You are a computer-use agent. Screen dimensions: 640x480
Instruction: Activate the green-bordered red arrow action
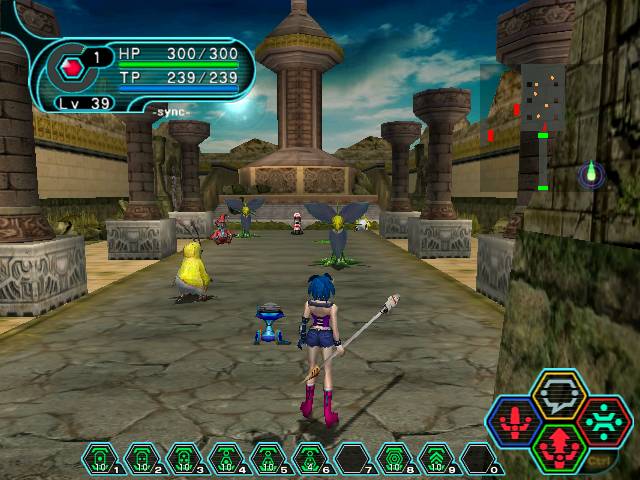[x=553, y=446]
